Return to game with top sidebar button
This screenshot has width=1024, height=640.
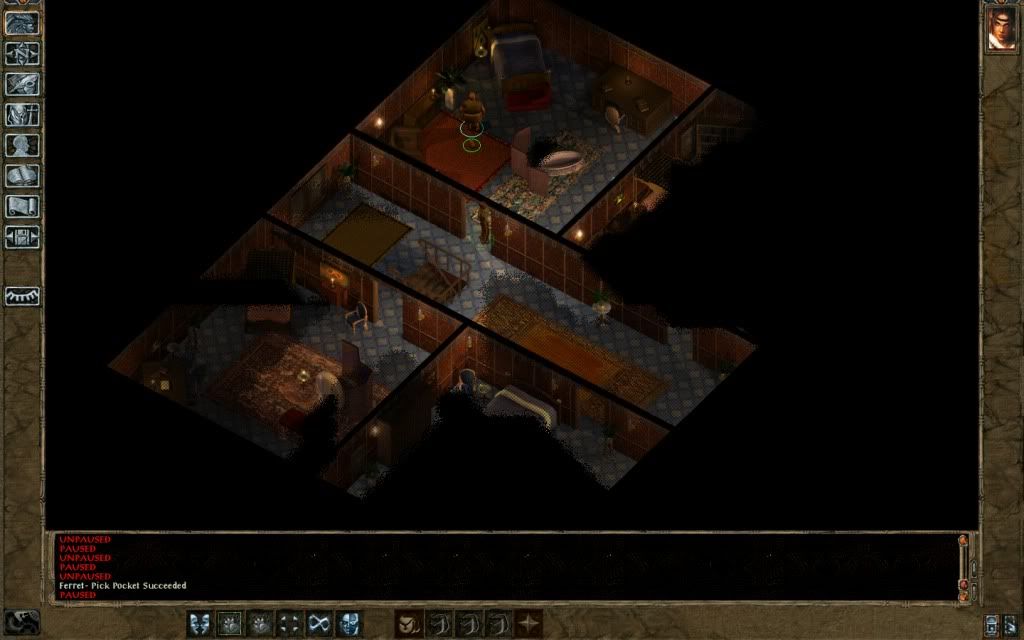(x=22, y=23)
